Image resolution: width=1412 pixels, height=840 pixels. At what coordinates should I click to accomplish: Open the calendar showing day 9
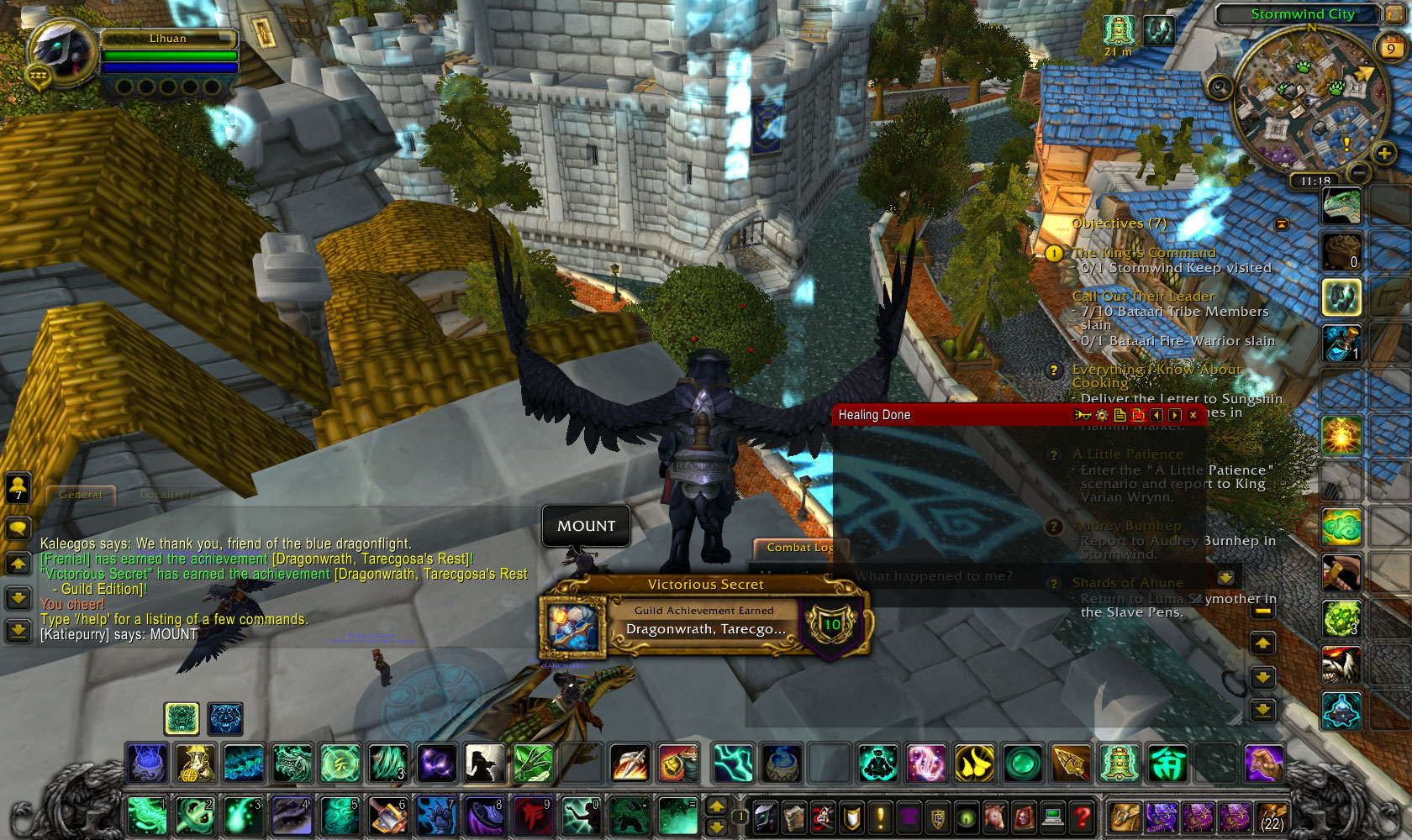pyautogui.click(x=1390, y=48)
